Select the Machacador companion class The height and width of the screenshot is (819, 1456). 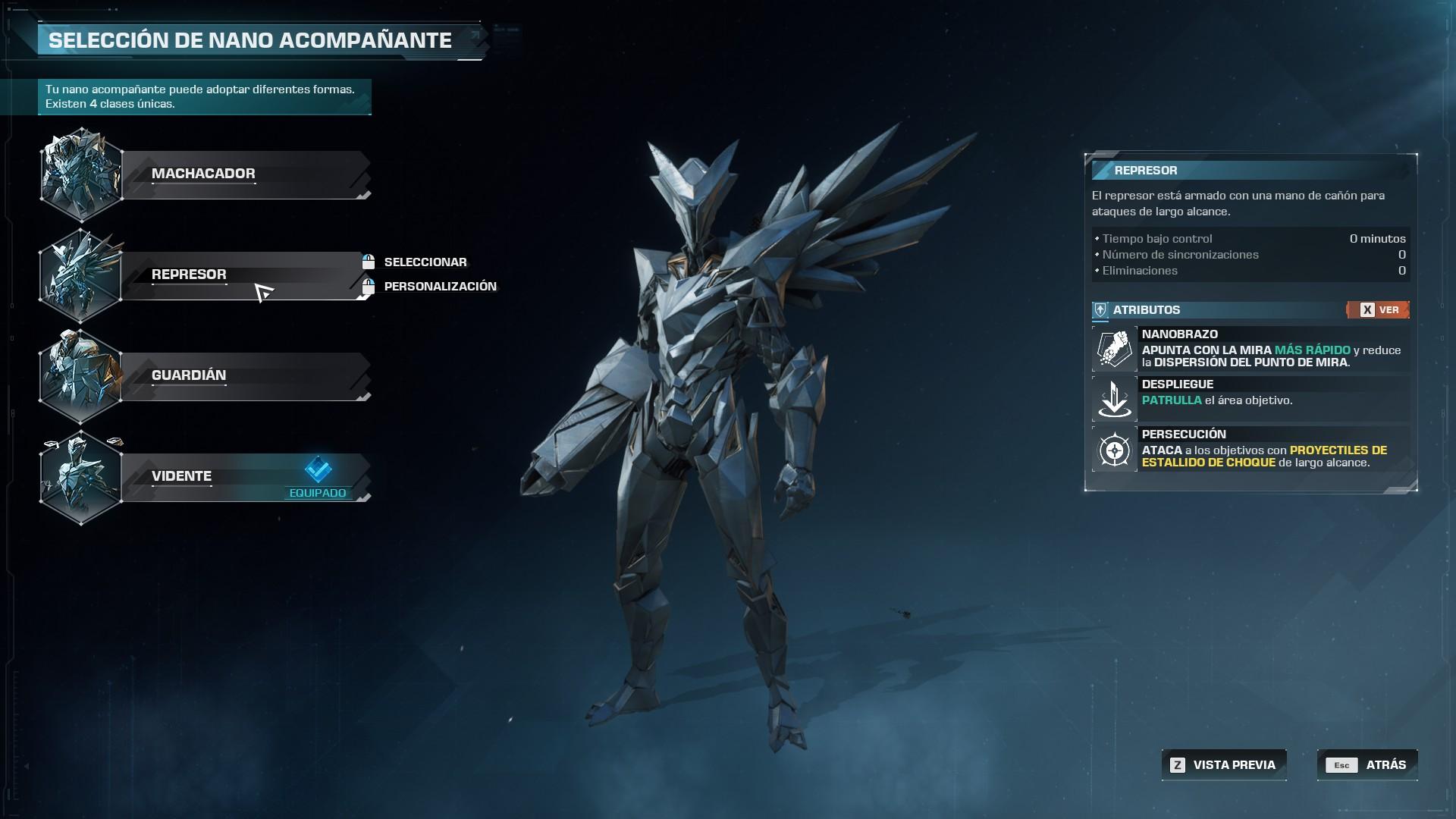(x=243, y=174)
